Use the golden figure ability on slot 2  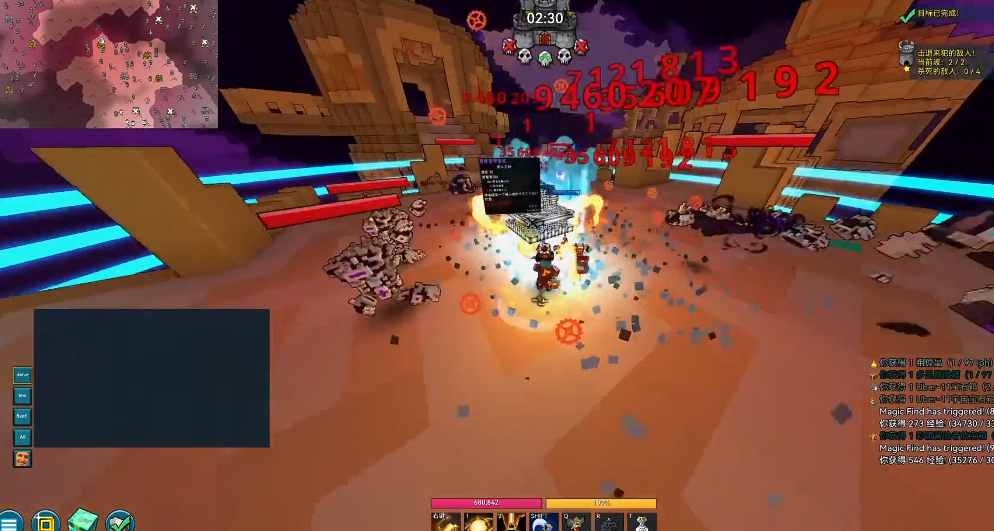pyautogui.click(x=510, y=522)
